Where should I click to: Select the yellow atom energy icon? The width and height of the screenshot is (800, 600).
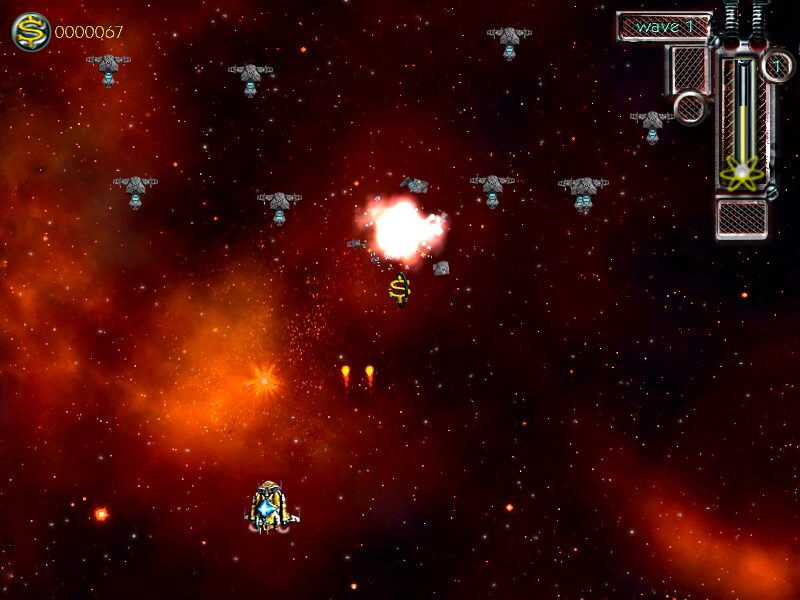[x=742, y=174]
